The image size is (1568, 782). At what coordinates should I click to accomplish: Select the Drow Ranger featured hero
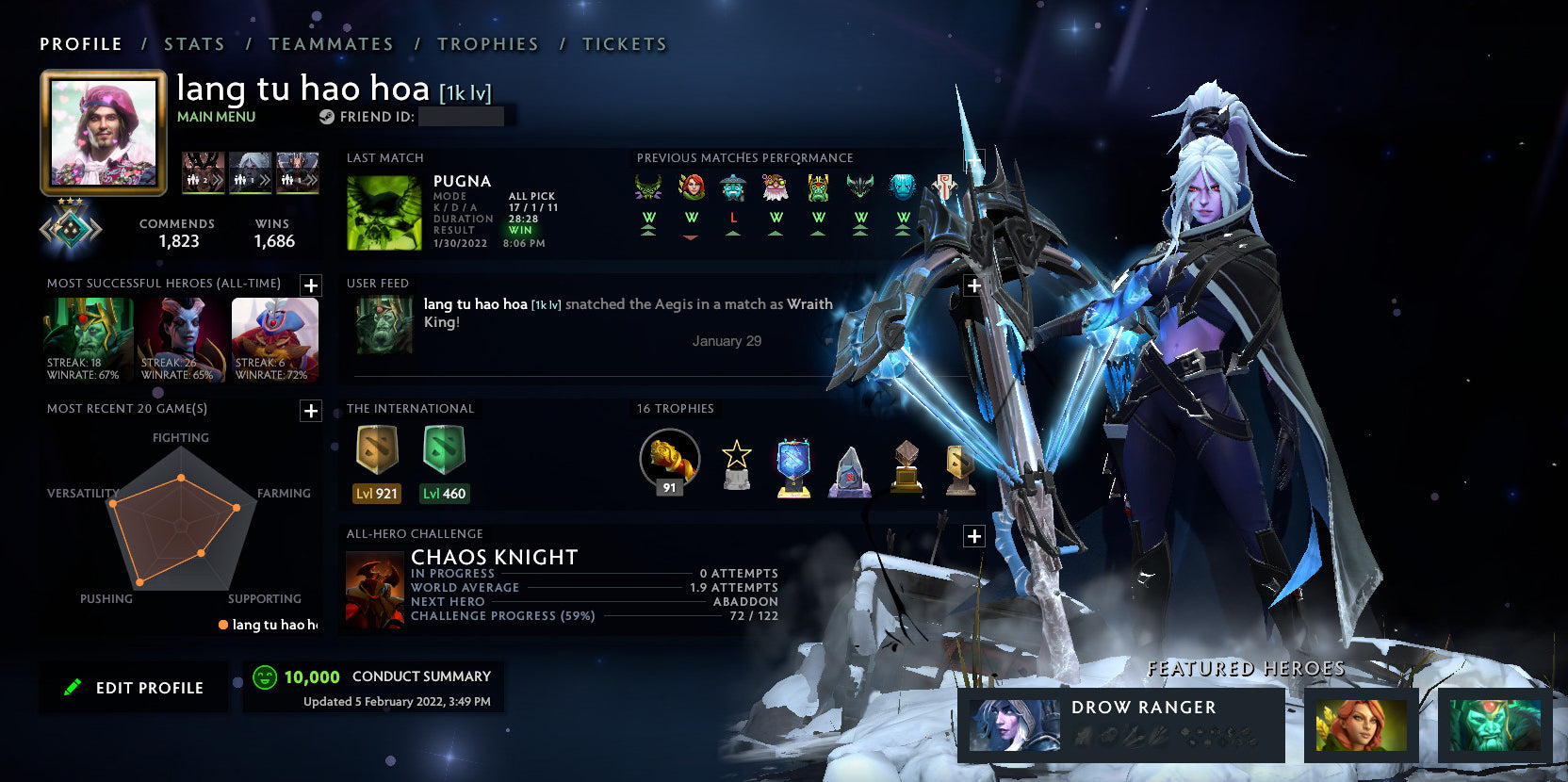[1121, 725]
